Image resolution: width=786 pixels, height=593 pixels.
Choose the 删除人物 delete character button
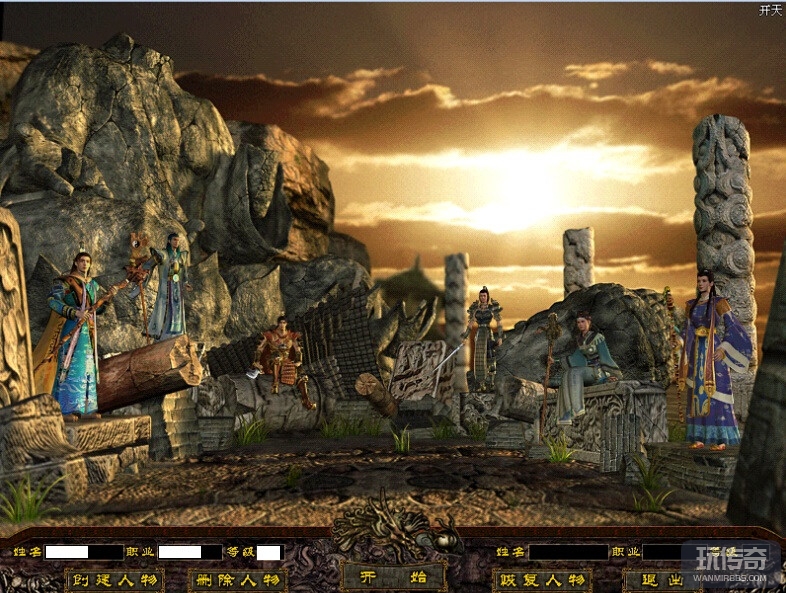pos(237,580)
